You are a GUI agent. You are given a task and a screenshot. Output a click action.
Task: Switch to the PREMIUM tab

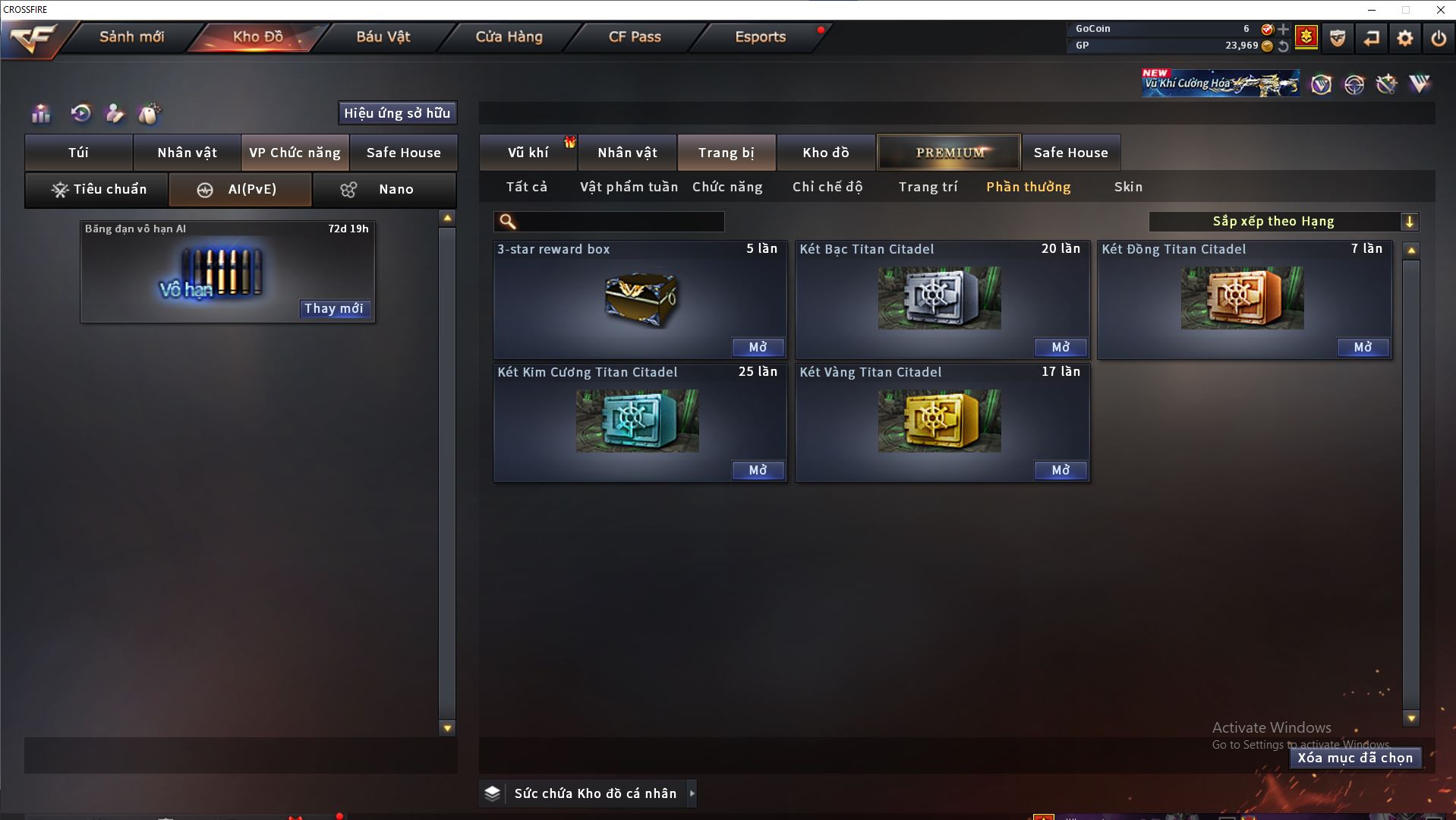coord(949,153)
